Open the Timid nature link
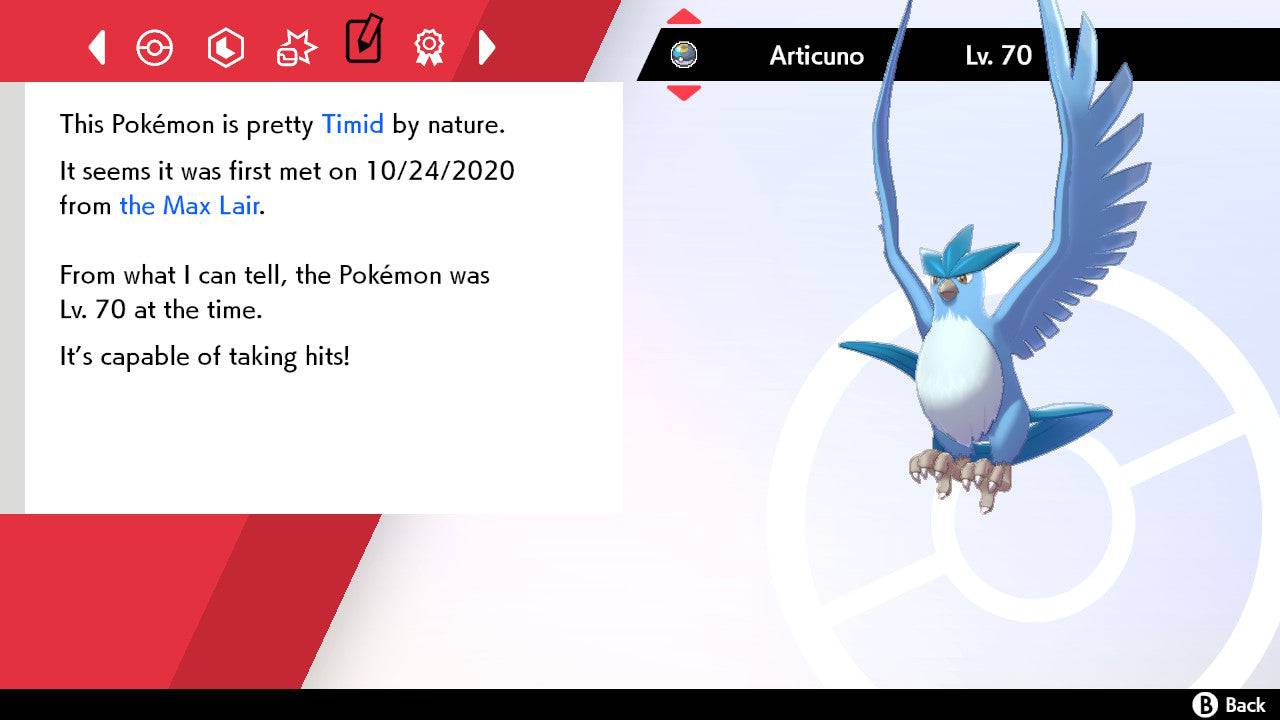 (352, 124)
